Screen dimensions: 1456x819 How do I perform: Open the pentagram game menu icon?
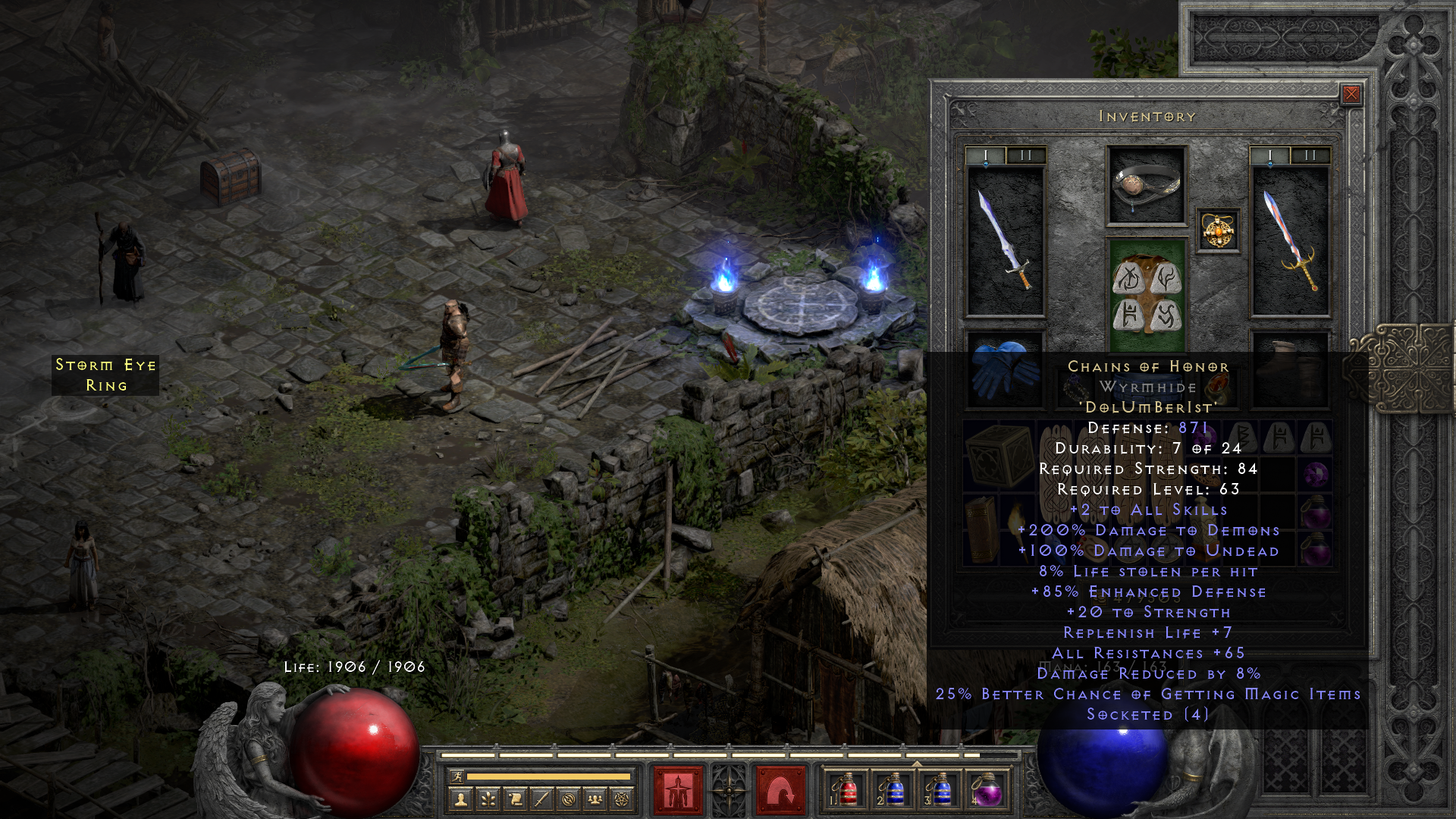coord(622,799)
